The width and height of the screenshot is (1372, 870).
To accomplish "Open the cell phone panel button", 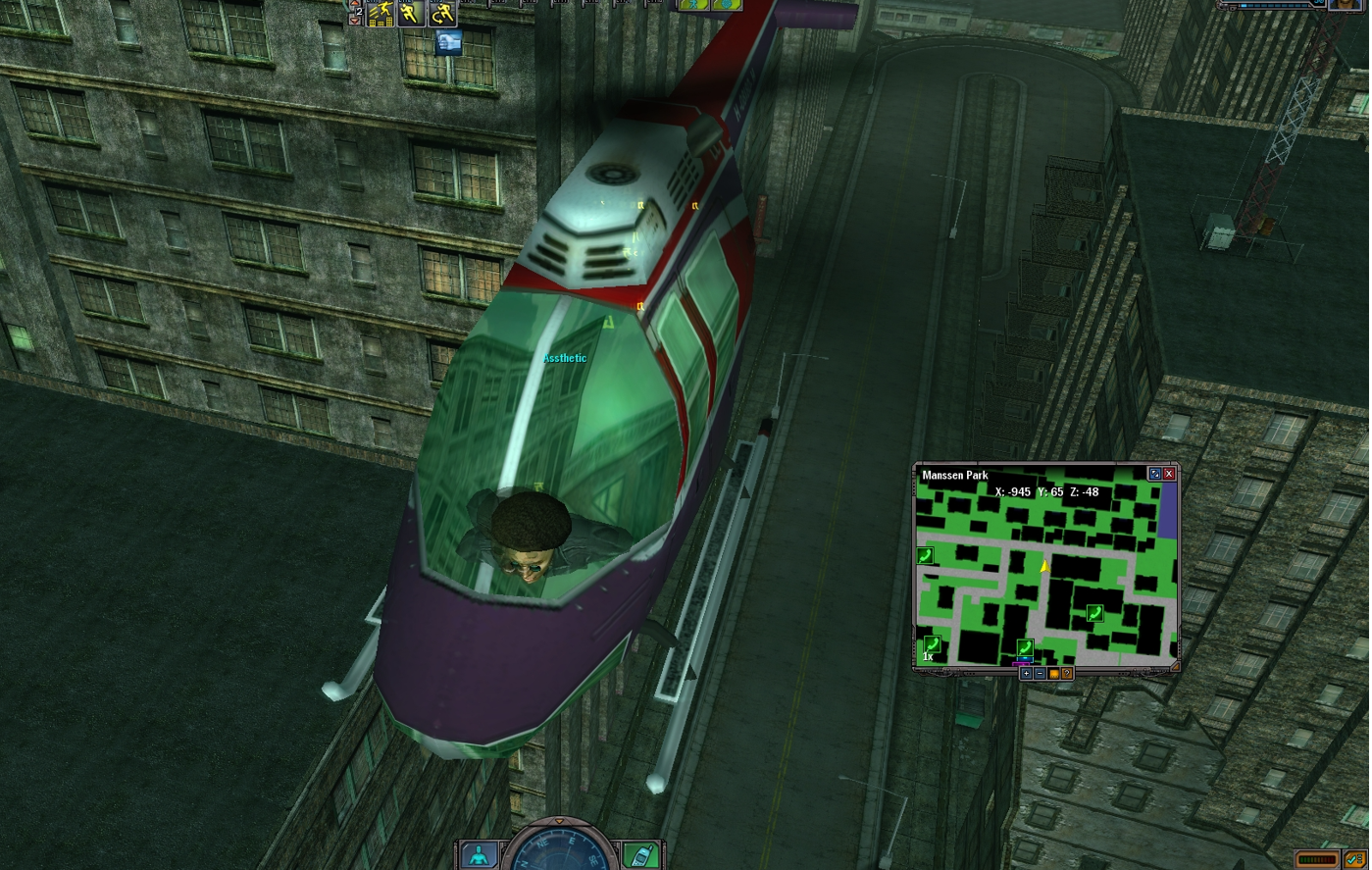I will [641, 855].
